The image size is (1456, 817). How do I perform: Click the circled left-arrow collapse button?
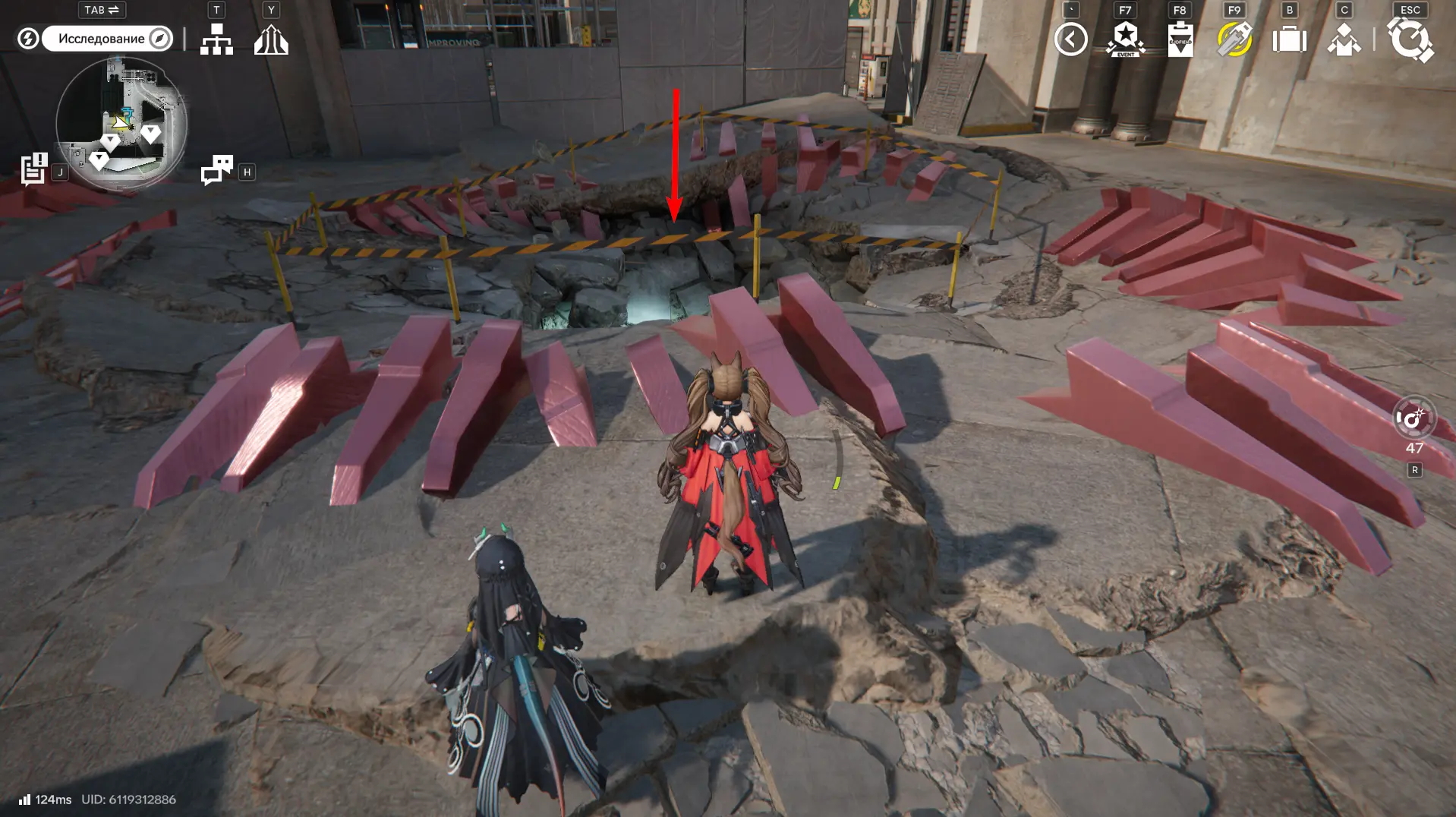1070,39
